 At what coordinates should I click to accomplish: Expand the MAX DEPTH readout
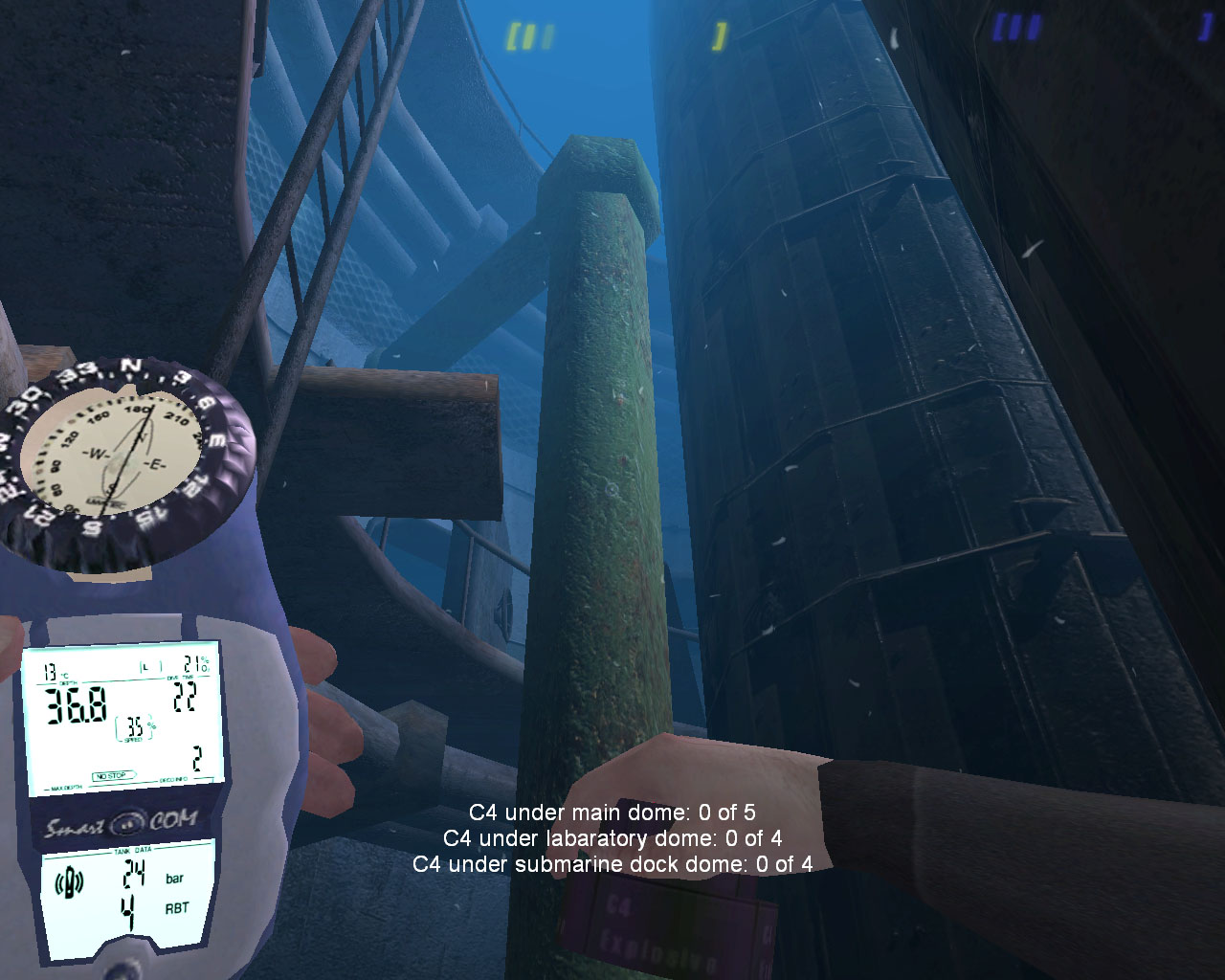67,787
